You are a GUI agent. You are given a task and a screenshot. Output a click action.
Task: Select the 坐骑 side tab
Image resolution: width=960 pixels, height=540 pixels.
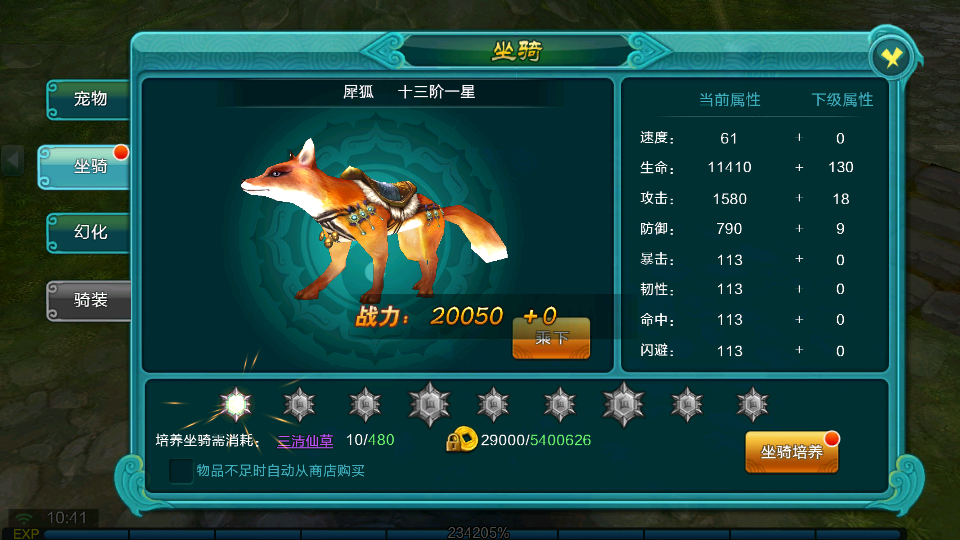tap(90, 166)
